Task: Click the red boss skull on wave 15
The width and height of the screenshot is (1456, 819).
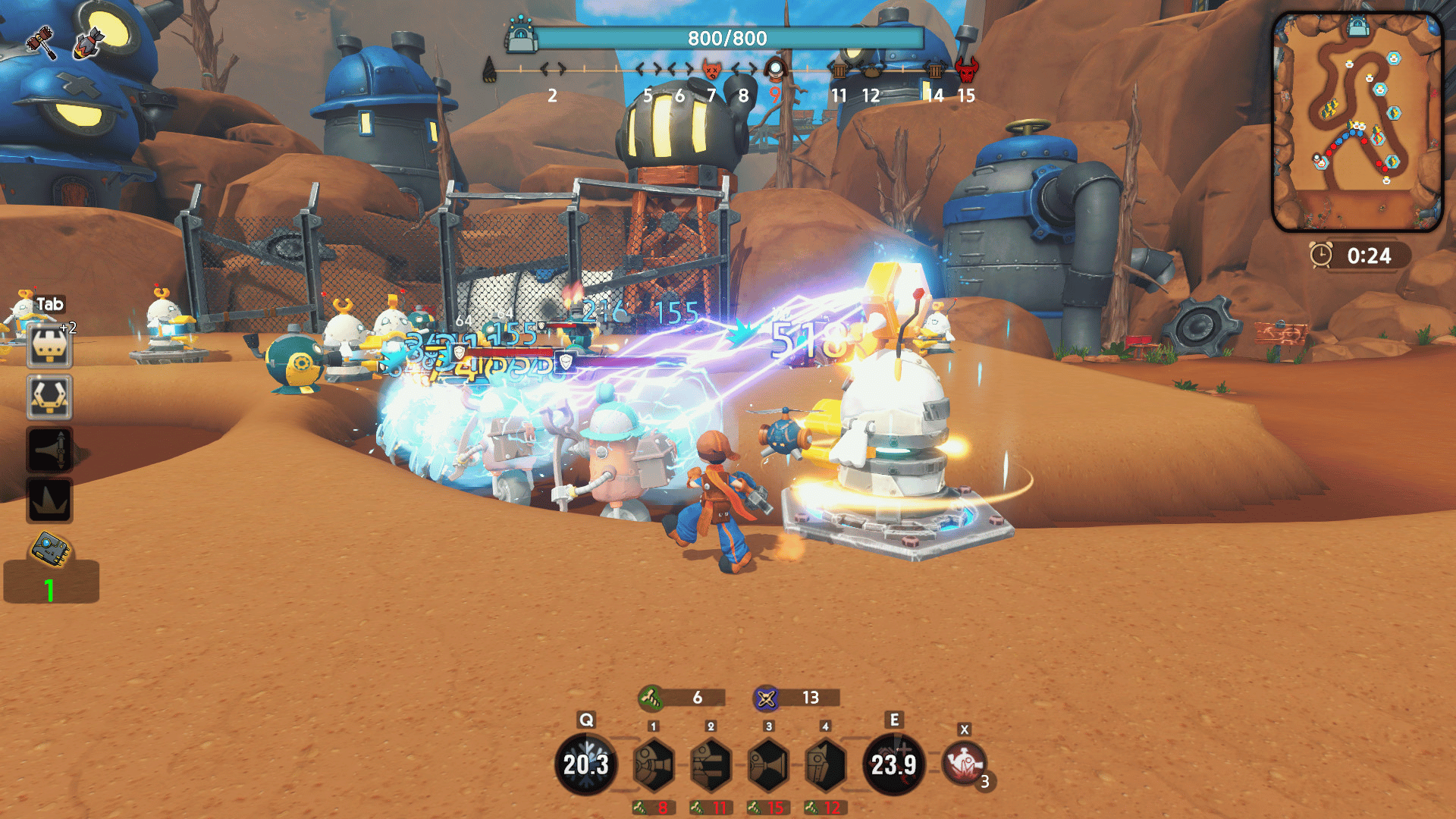Action: pos(966,71)
